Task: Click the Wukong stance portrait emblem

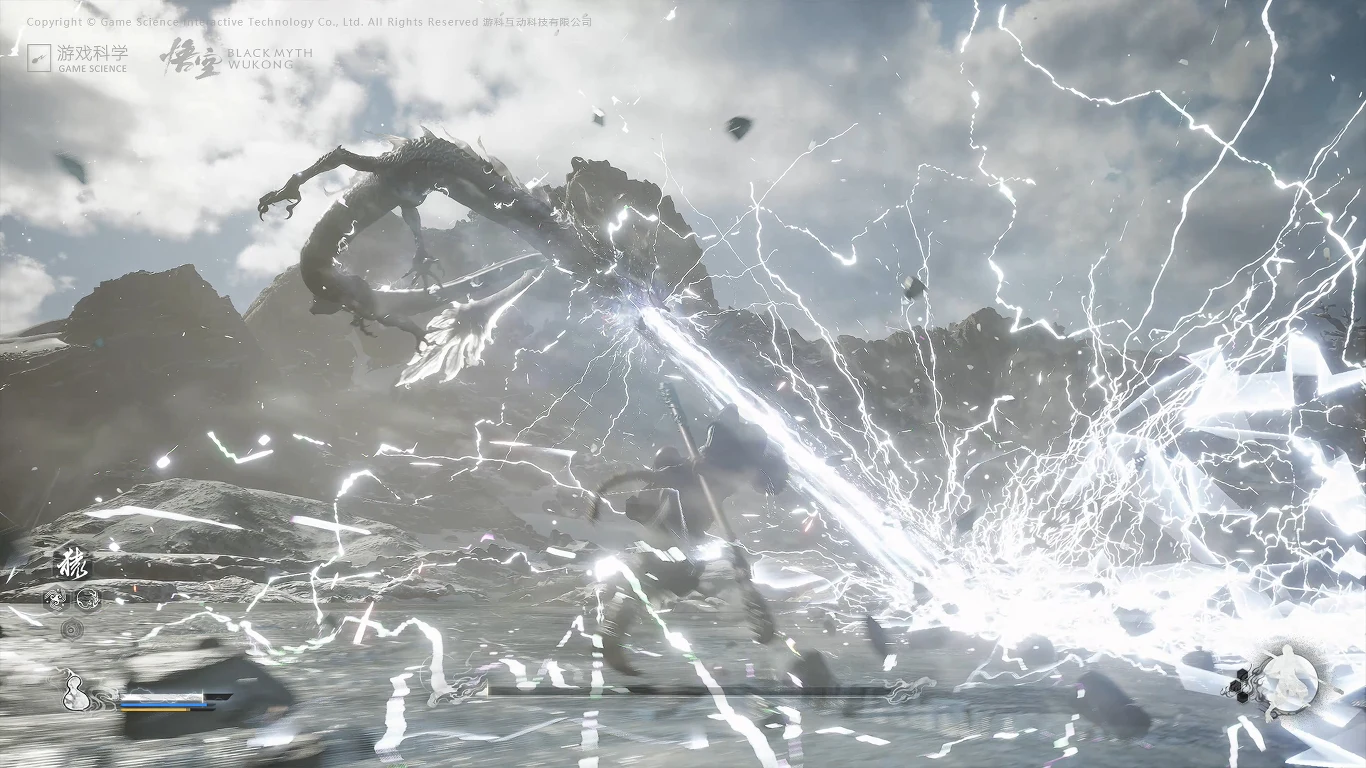Action: [x=1290, y=679]
